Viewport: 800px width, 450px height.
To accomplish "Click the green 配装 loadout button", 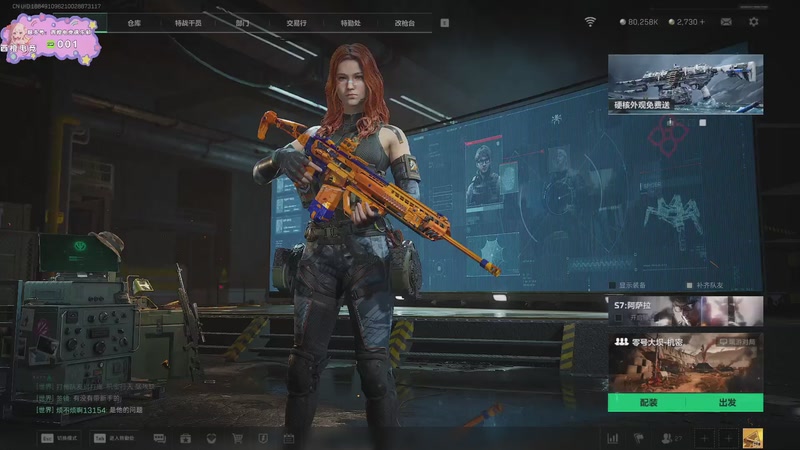I will [x=647, y=402].
